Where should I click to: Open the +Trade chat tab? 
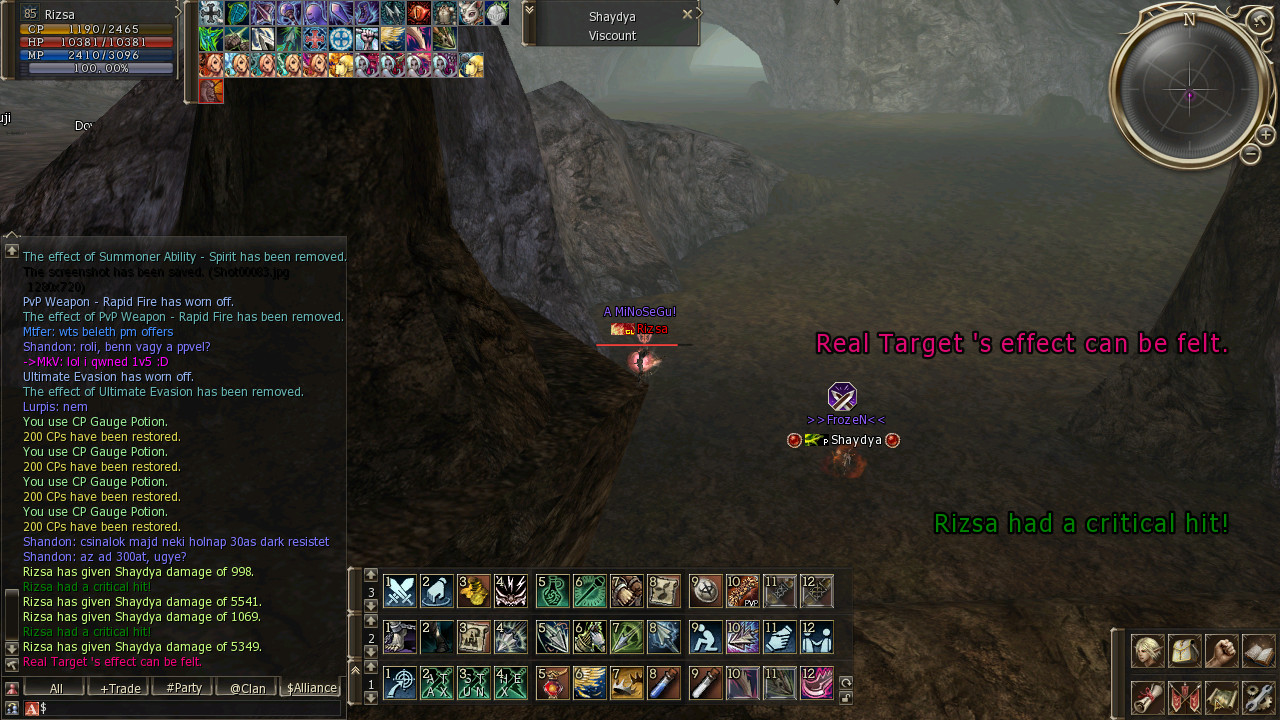pos(119,688)
